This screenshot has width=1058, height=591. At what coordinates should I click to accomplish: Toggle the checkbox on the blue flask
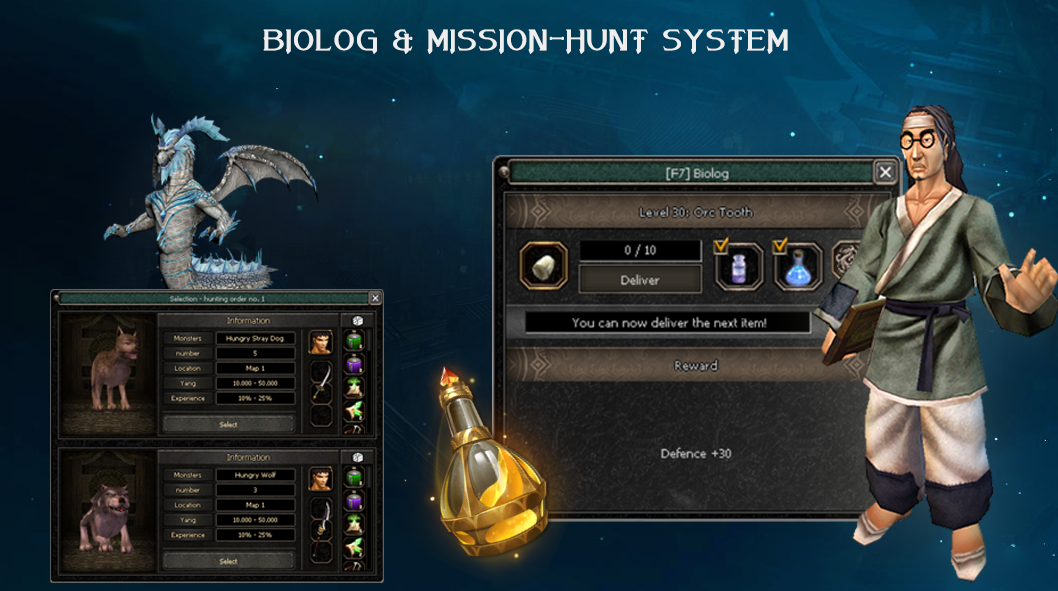[x=782, y=245]
